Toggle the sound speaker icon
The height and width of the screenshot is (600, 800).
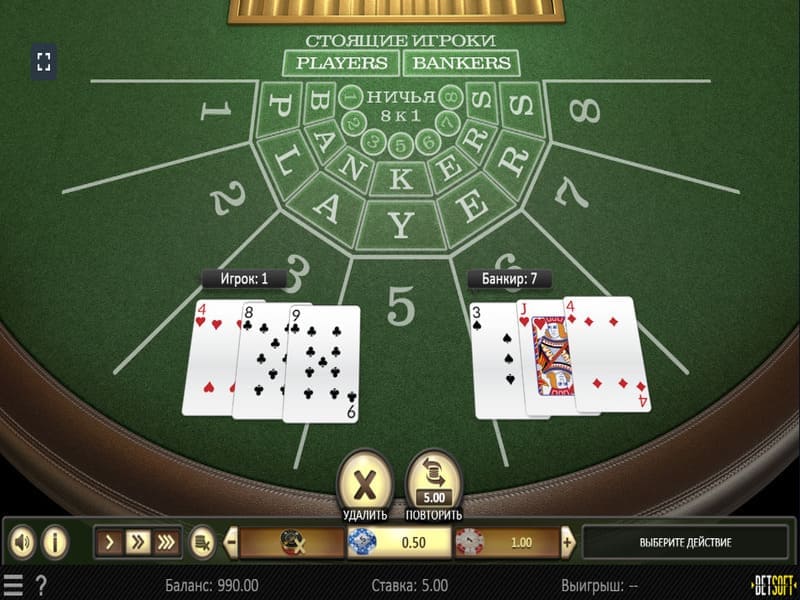click(22, 543)
